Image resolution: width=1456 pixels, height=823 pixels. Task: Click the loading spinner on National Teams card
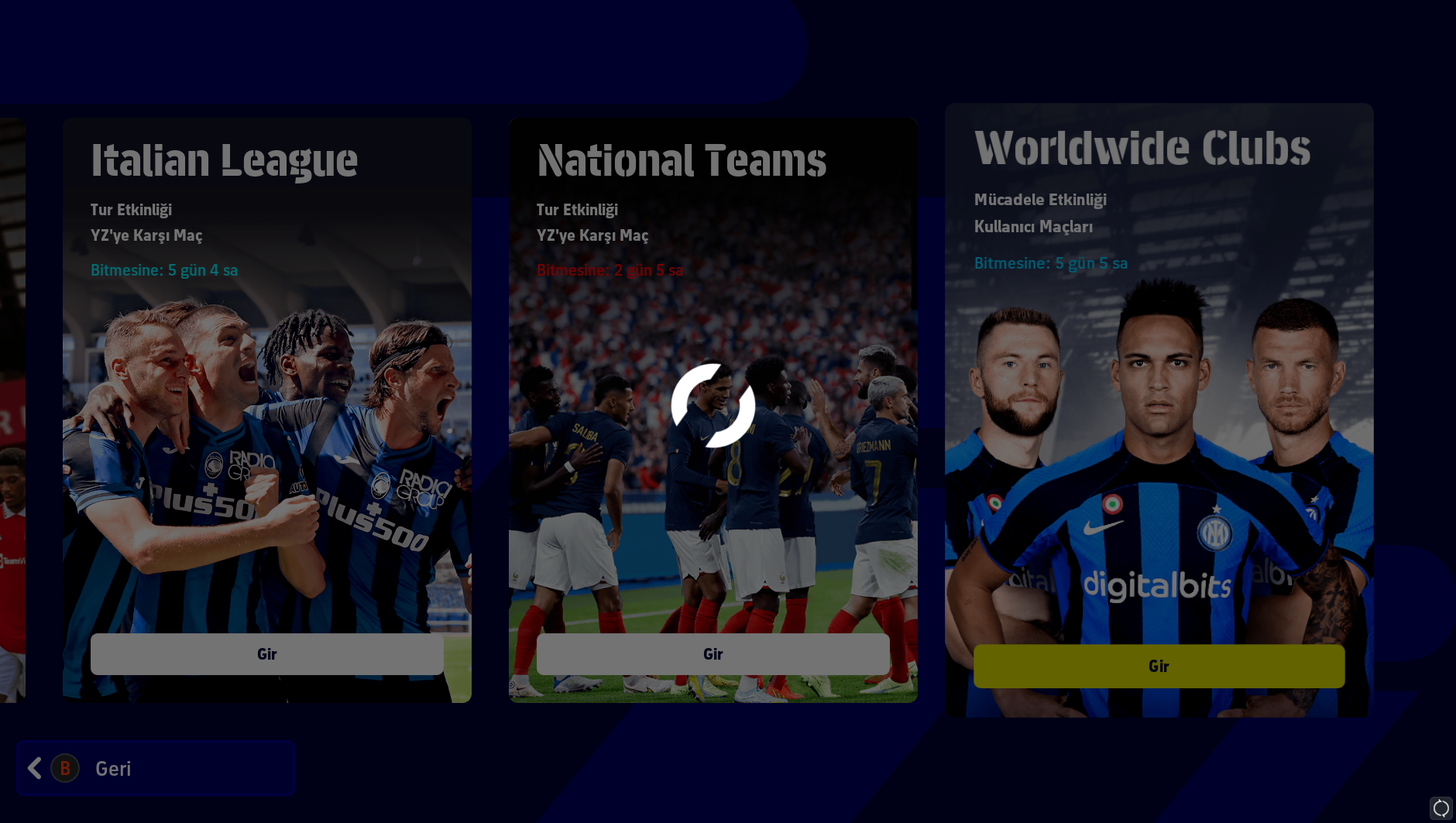click(x=713, y=409)
